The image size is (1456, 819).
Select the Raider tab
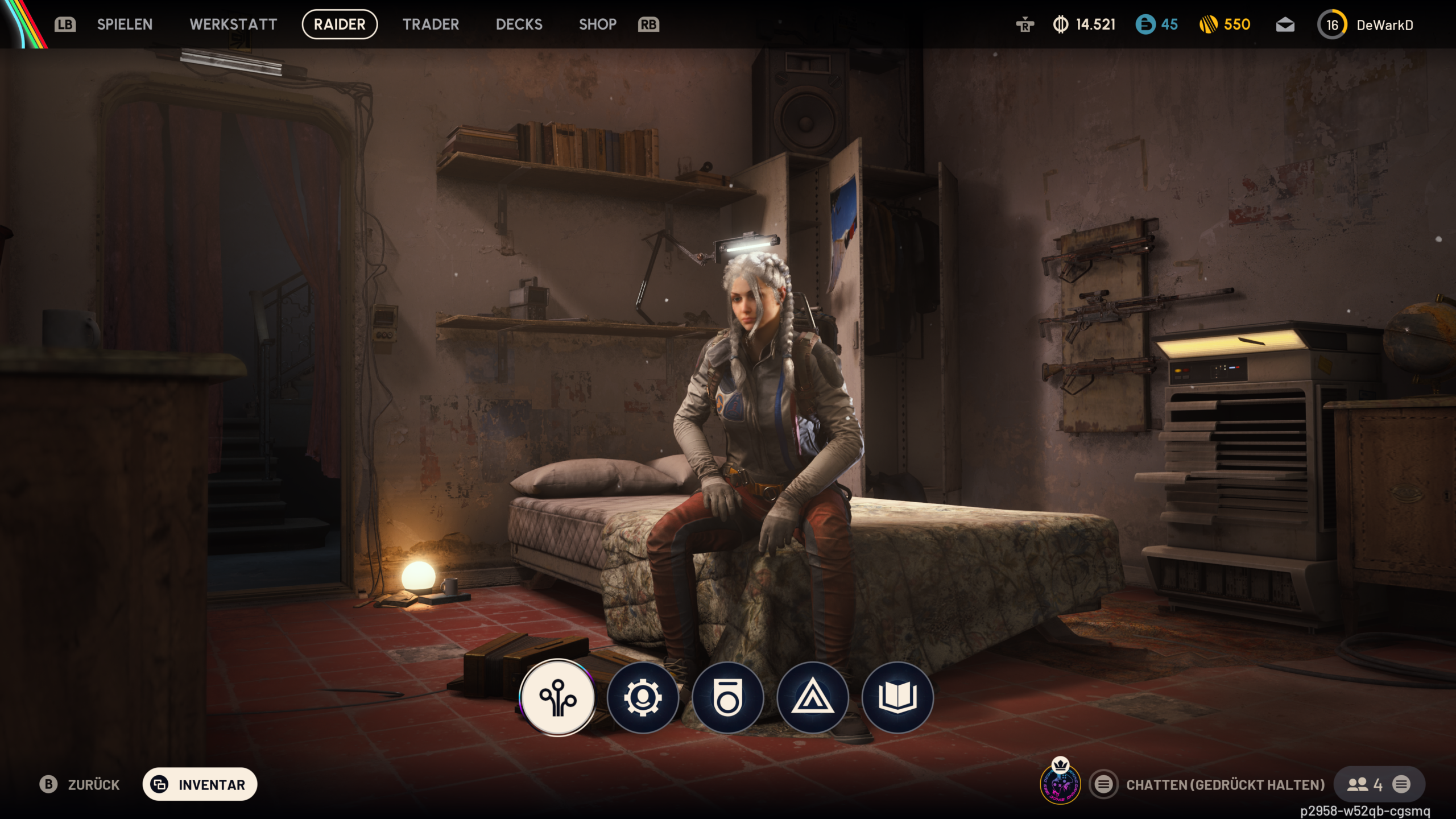click(x=340, y=24)
